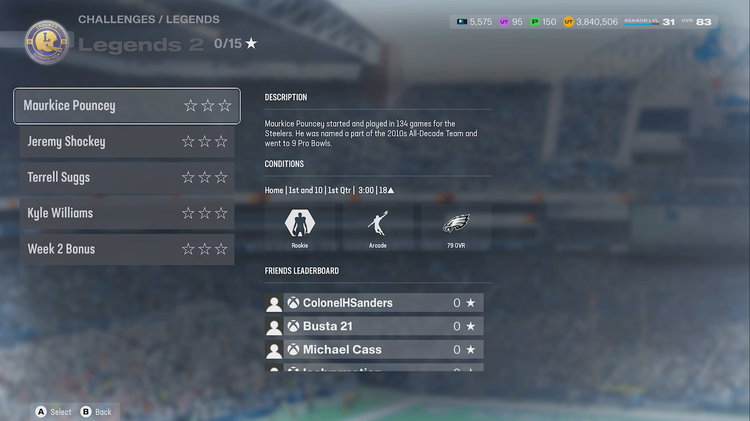Open the Terrell Suggs challenge
The height and width of the screenshot is (421, 750).
click(x=126, y=178)
